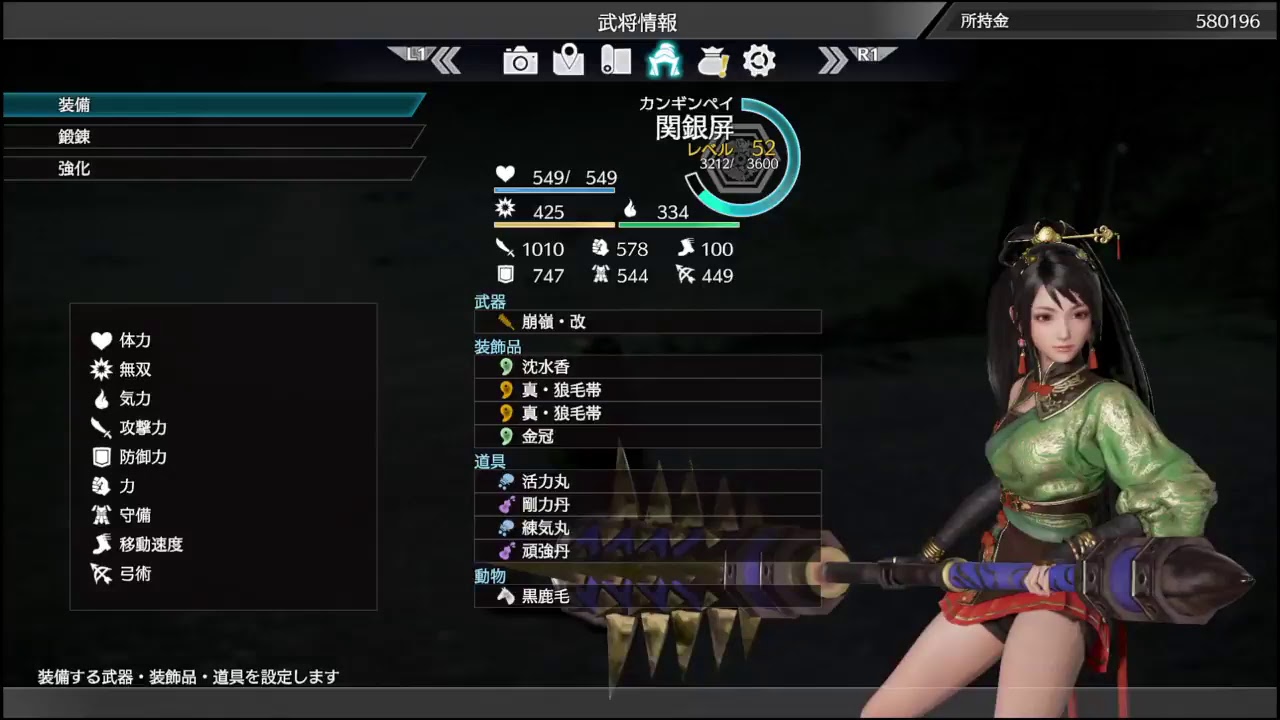Open the gear settings icon
Image resolution: width=1280 pixels, height=720 pixels.
pos(759,61)
